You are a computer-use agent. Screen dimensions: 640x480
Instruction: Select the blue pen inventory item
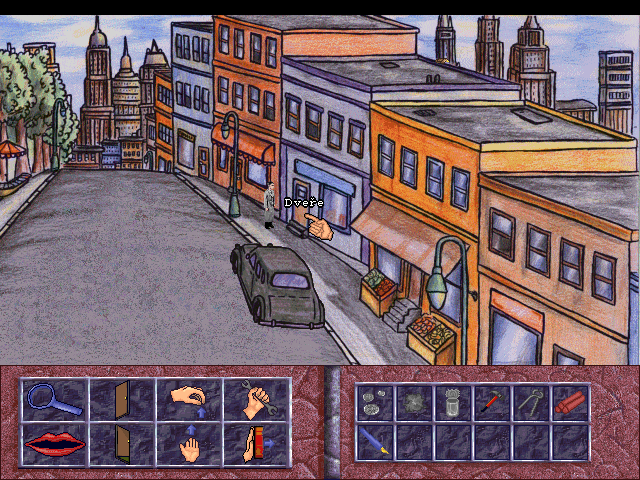373,441
